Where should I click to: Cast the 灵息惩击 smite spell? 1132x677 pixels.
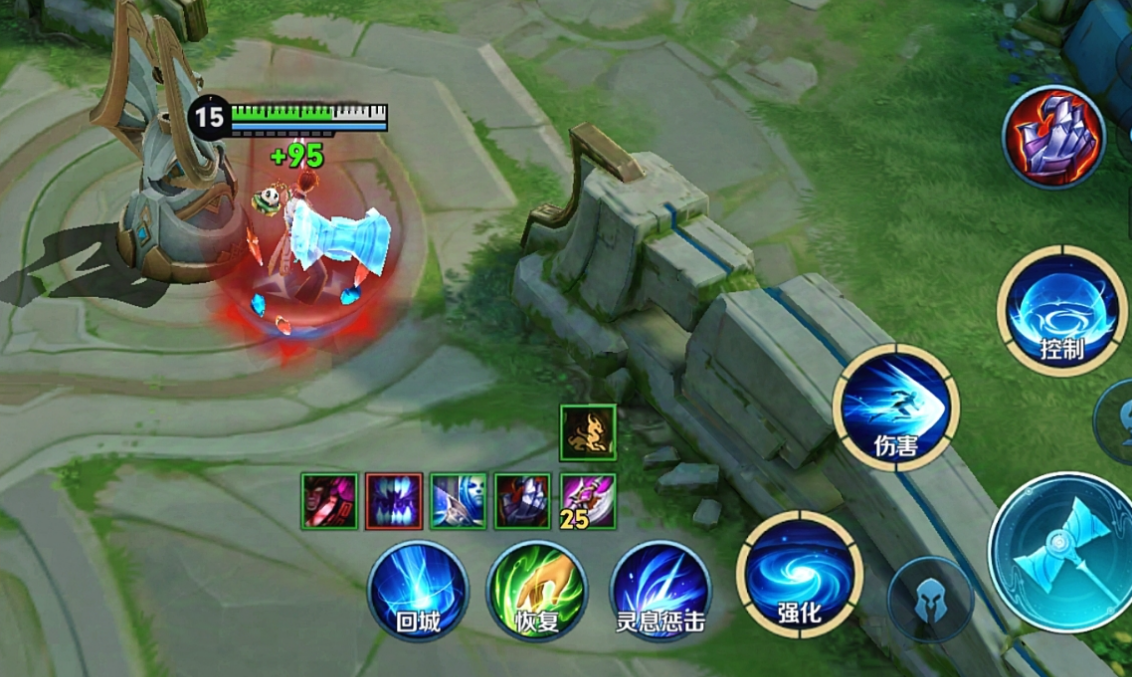pos(660,590)
